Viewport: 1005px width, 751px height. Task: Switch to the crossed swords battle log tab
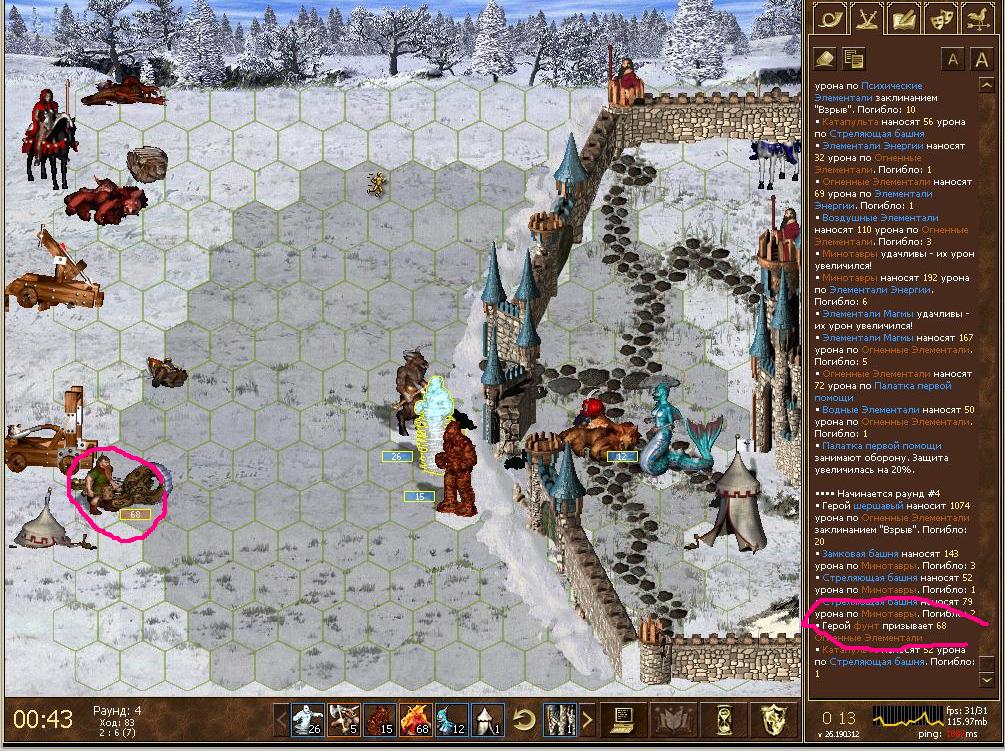tap(865, 17)
